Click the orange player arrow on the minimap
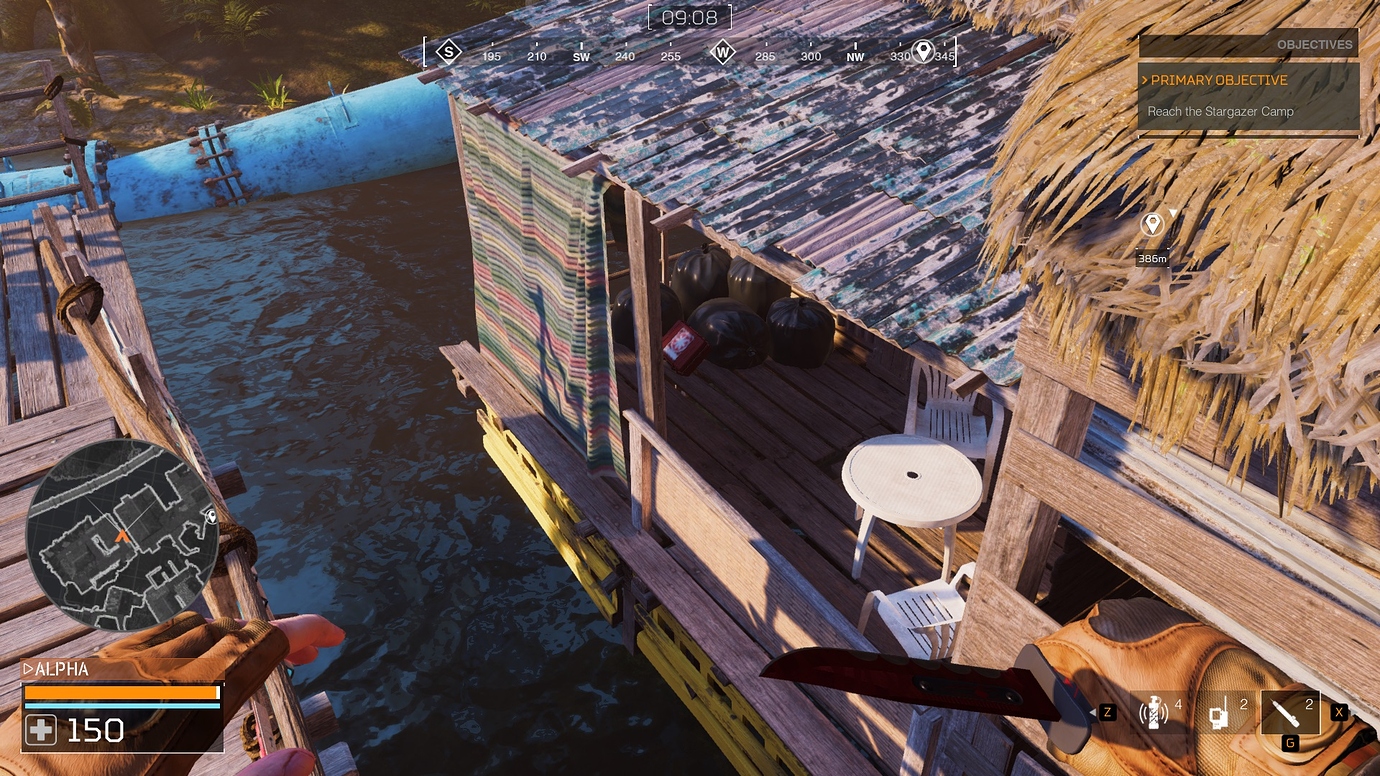This screenshot has height=776, width=1380. (122, 536)
